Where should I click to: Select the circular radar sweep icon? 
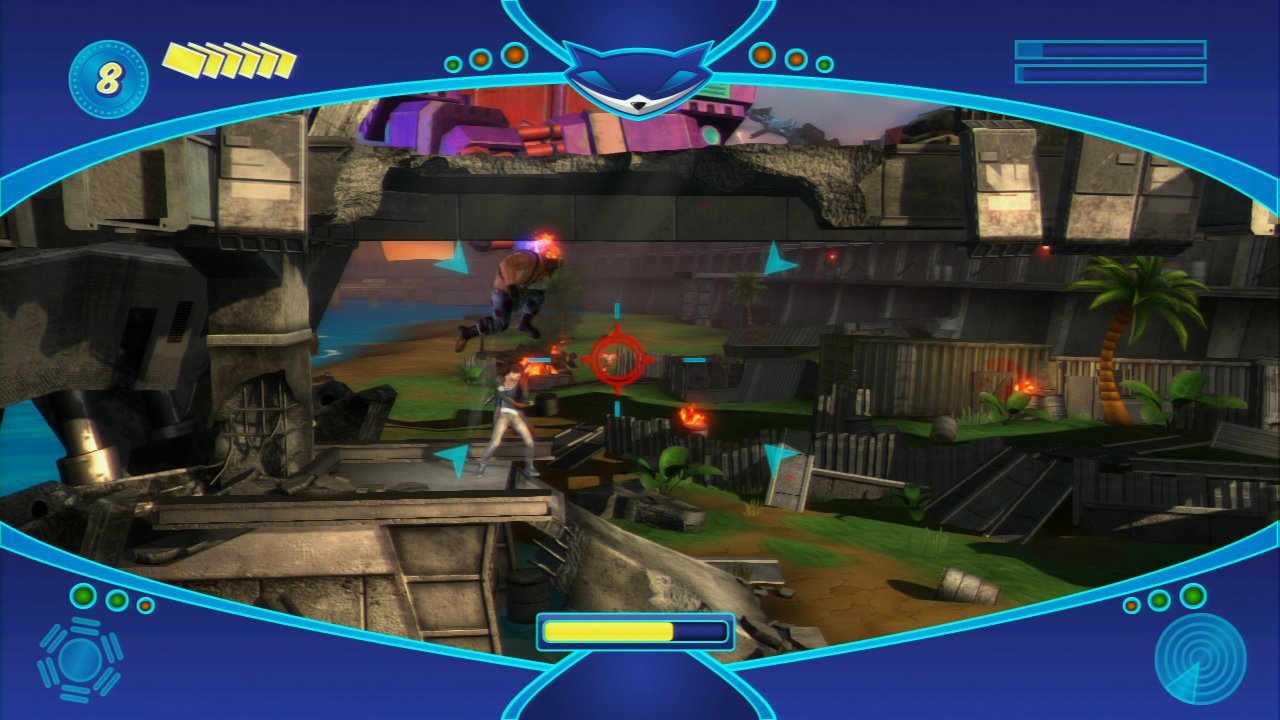click(x=1200, y=657)
